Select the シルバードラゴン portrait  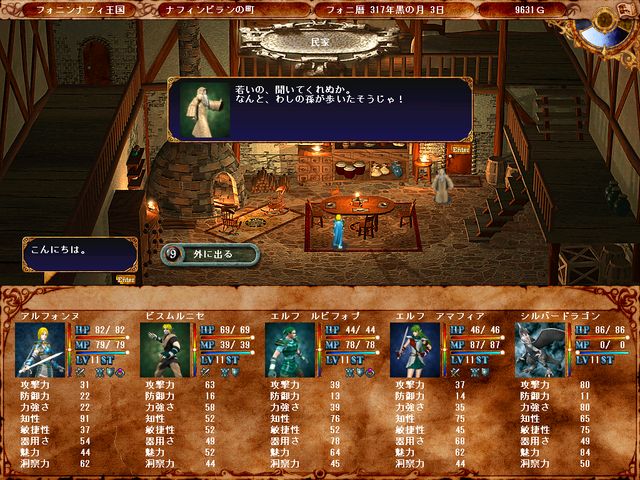click(540, 350)
